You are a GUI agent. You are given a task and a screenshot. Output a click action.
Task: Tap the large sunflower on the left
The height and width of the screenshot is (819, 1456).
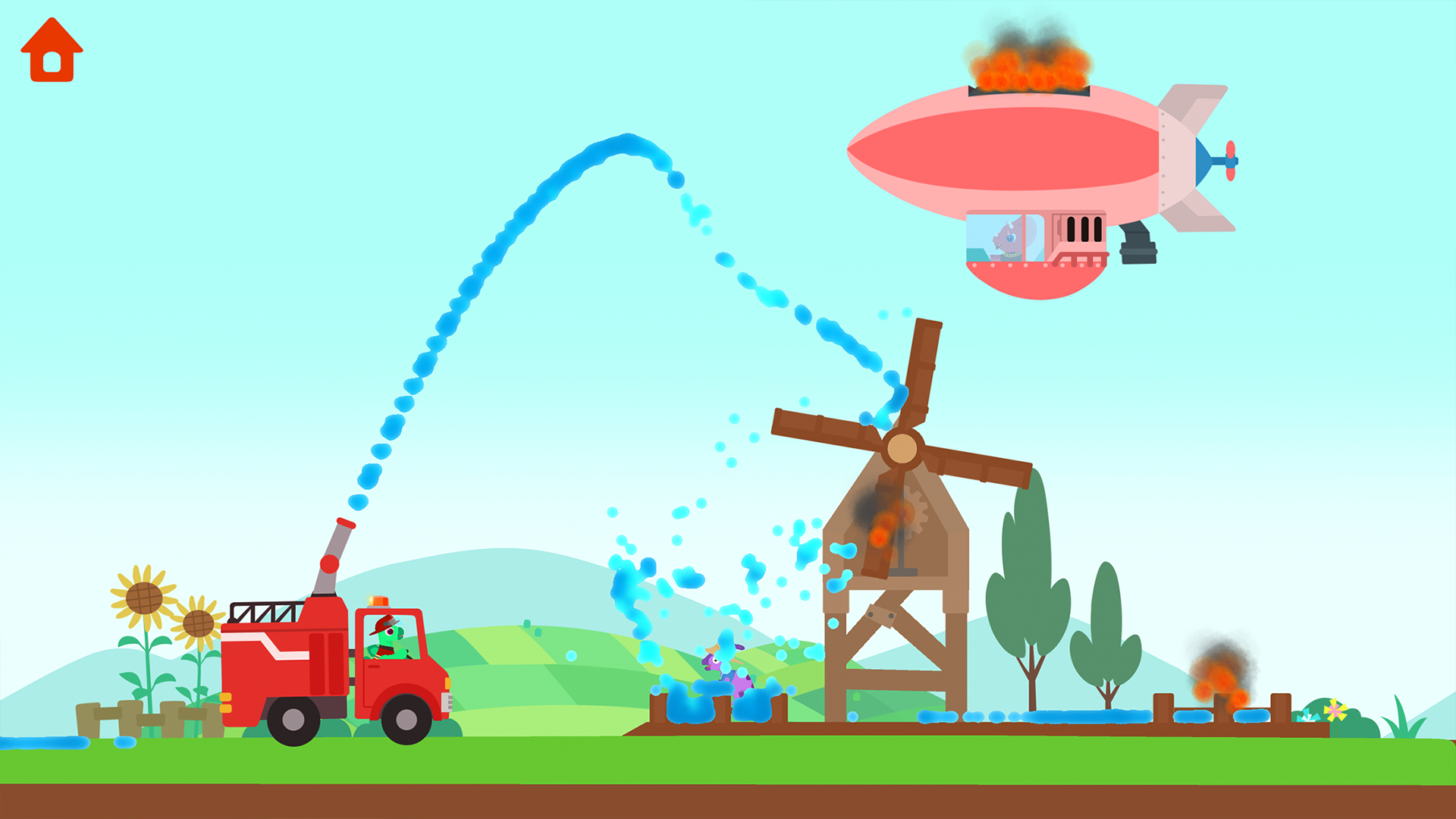144,599
